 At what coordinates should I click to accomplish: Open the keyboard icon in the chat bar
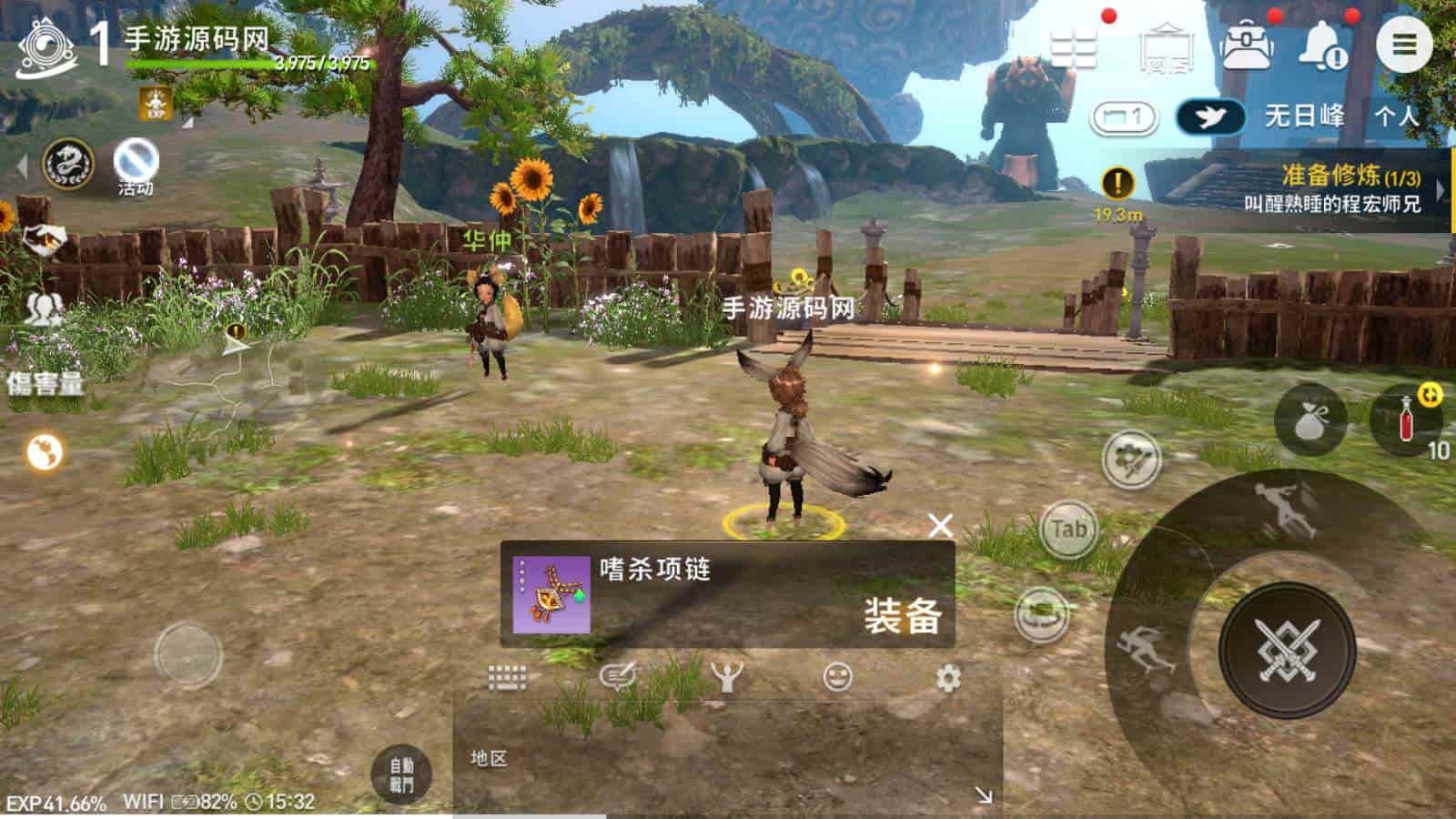click(508, 675)
